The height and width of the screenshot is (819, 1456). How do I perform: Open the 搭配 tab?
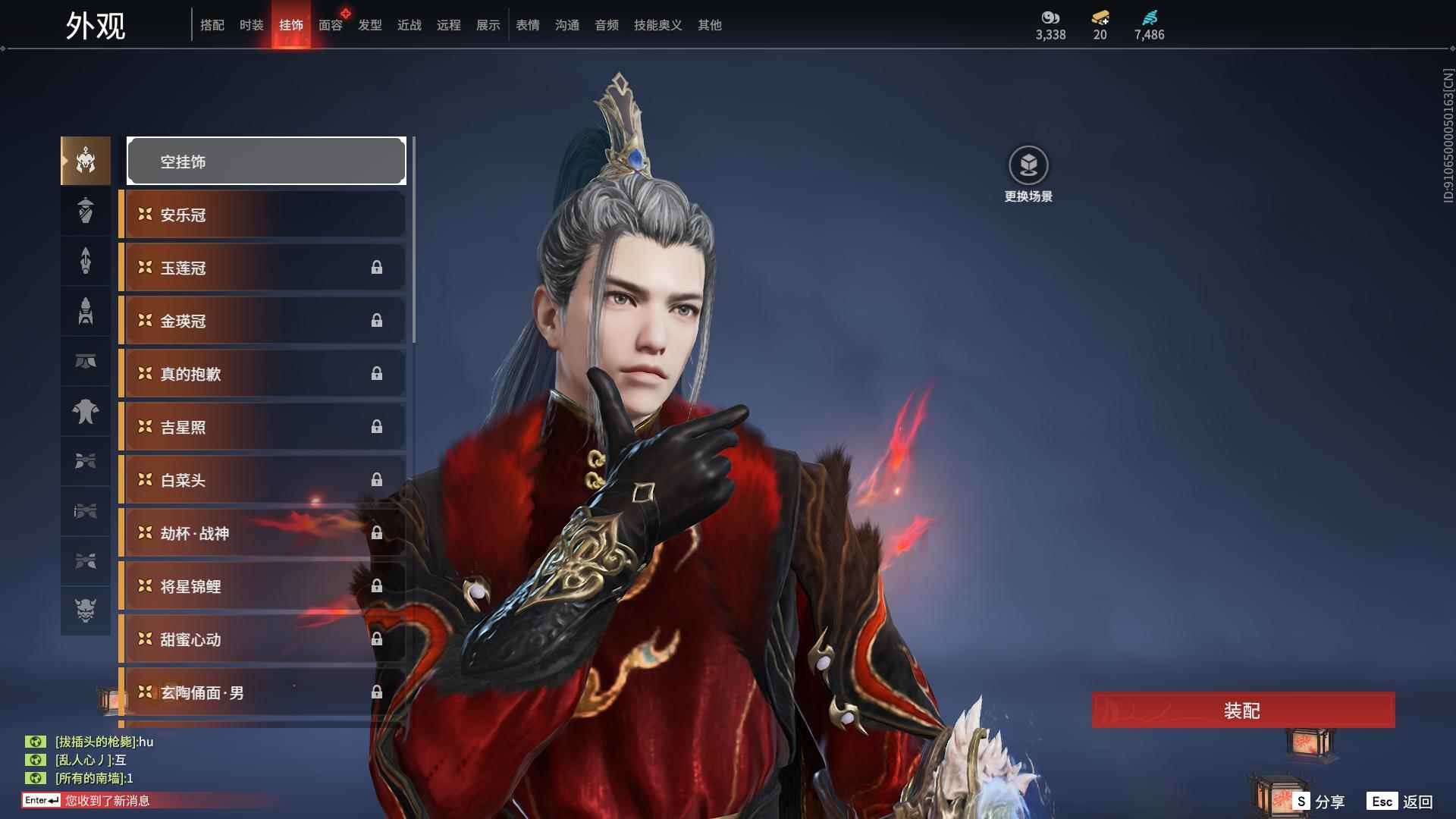tap(212, 25)
